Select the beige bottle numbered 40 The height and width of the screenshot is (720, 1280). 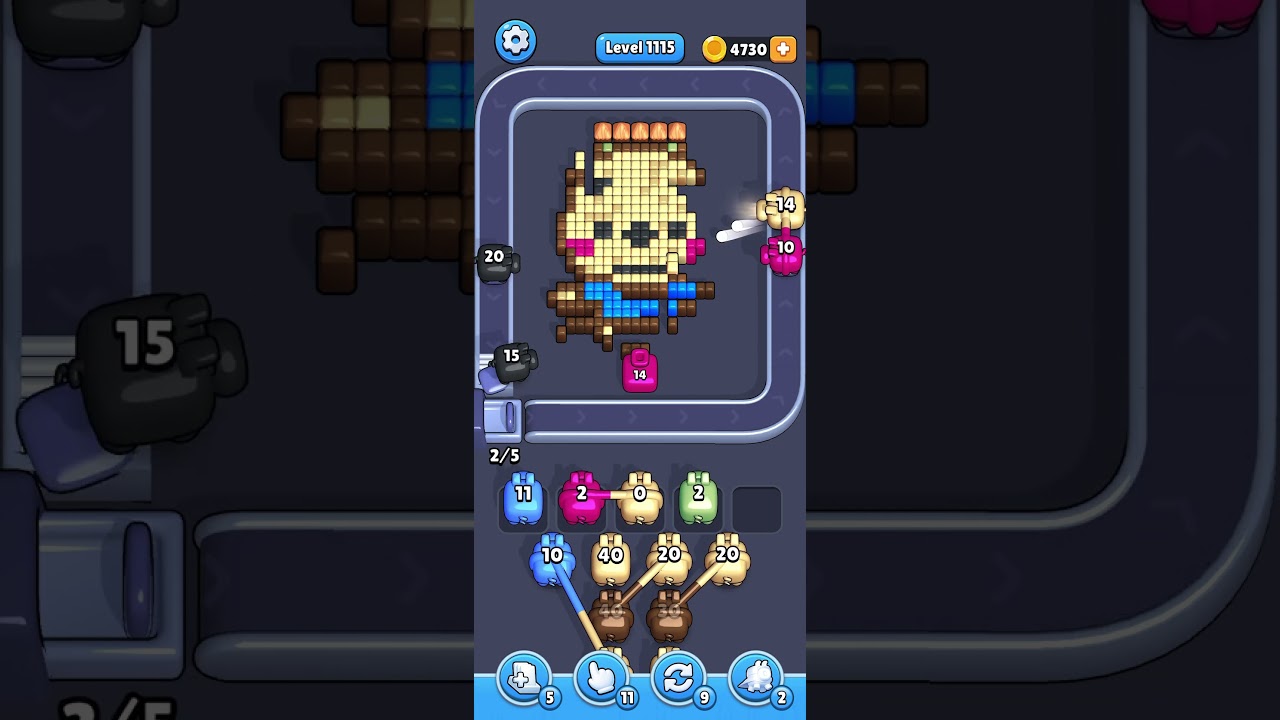tap(609, 558)
